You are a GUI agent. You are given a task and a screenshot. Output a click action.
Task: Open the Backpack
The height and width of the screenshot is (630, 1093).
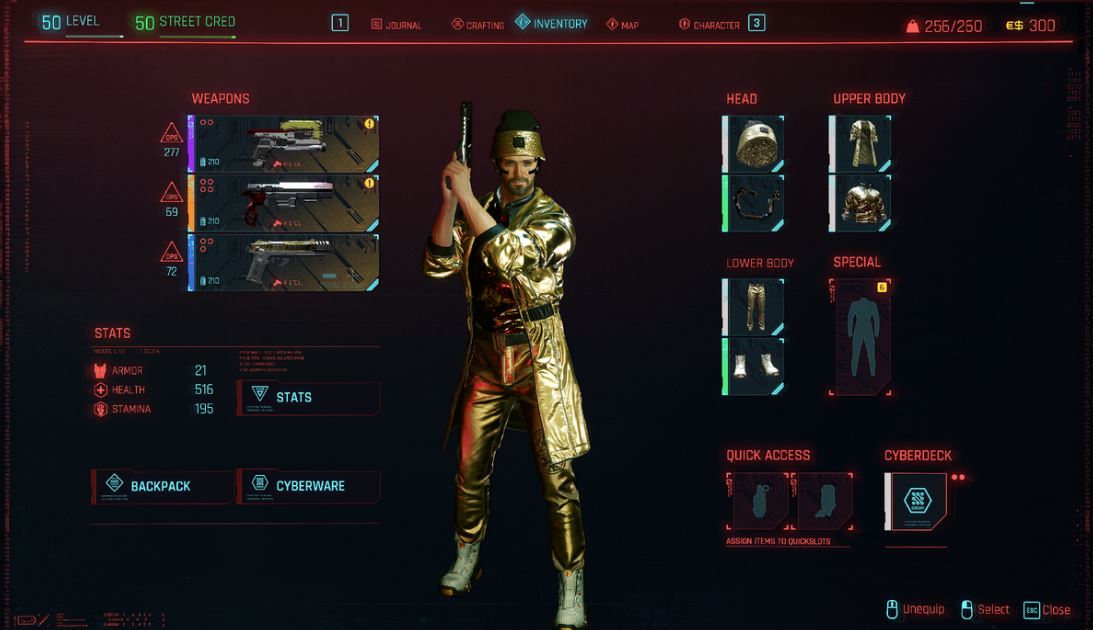point(163,486)
